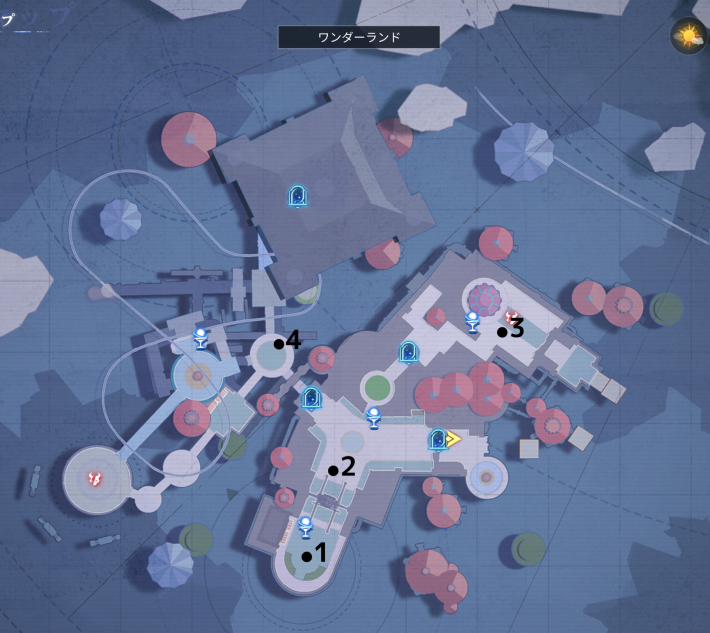
Task: Click the yellow player arrow marker
Action: [x=453, y=438]
